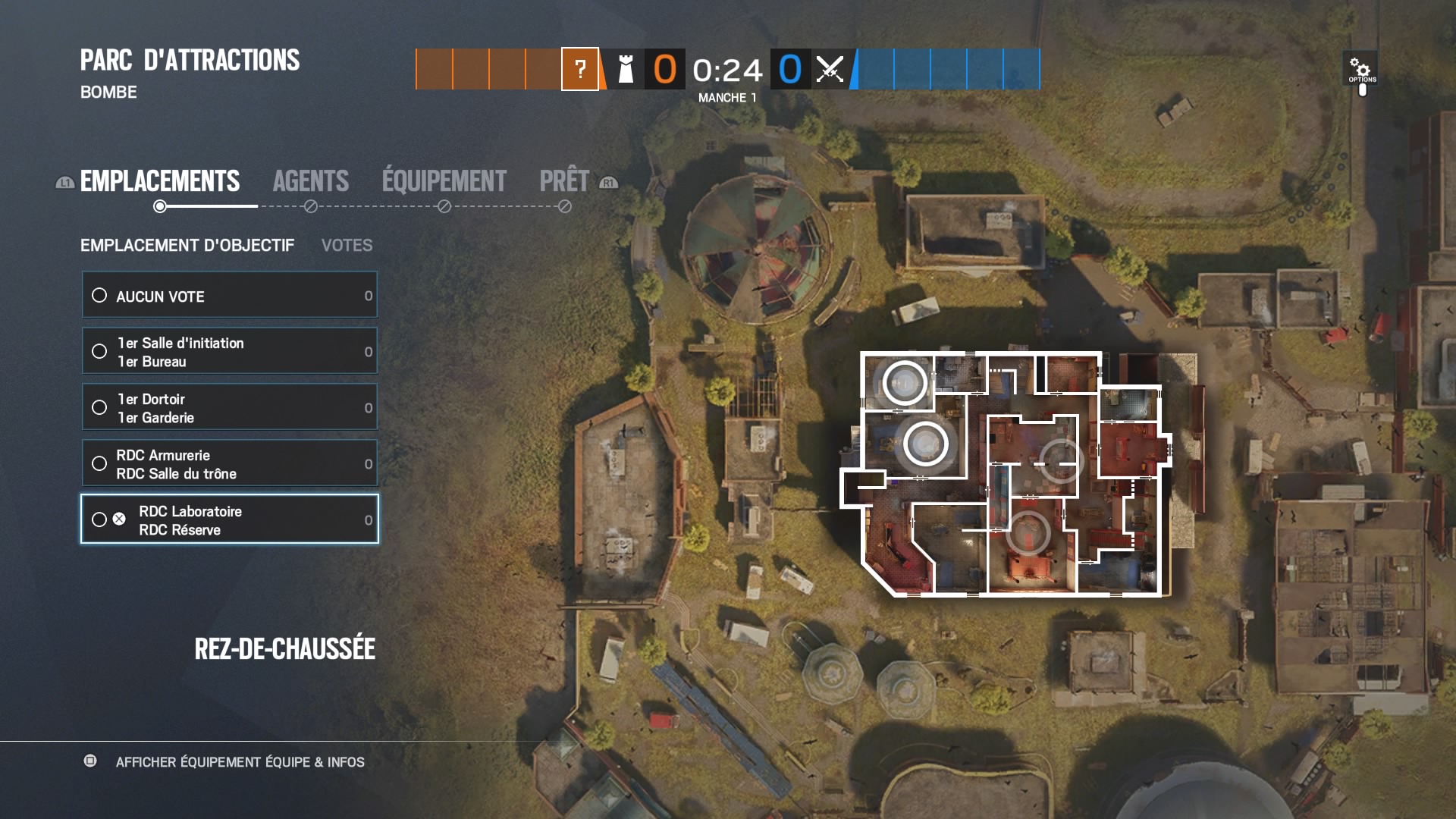Switch to the AGENTS tab
Image resolution: width=1456 pixels, height=819 pixels.
pyautogui.click(x=311, y=180)
